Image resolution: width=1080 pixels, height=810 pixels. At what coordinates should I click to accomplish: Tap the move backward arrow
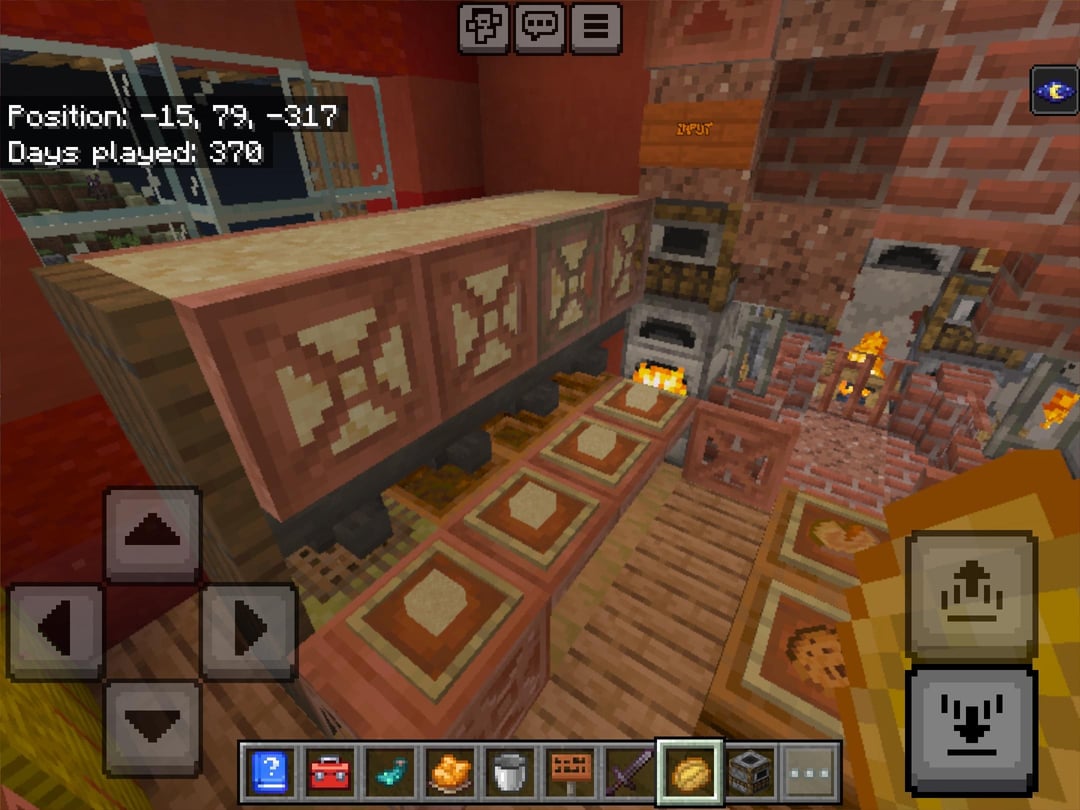152,726
